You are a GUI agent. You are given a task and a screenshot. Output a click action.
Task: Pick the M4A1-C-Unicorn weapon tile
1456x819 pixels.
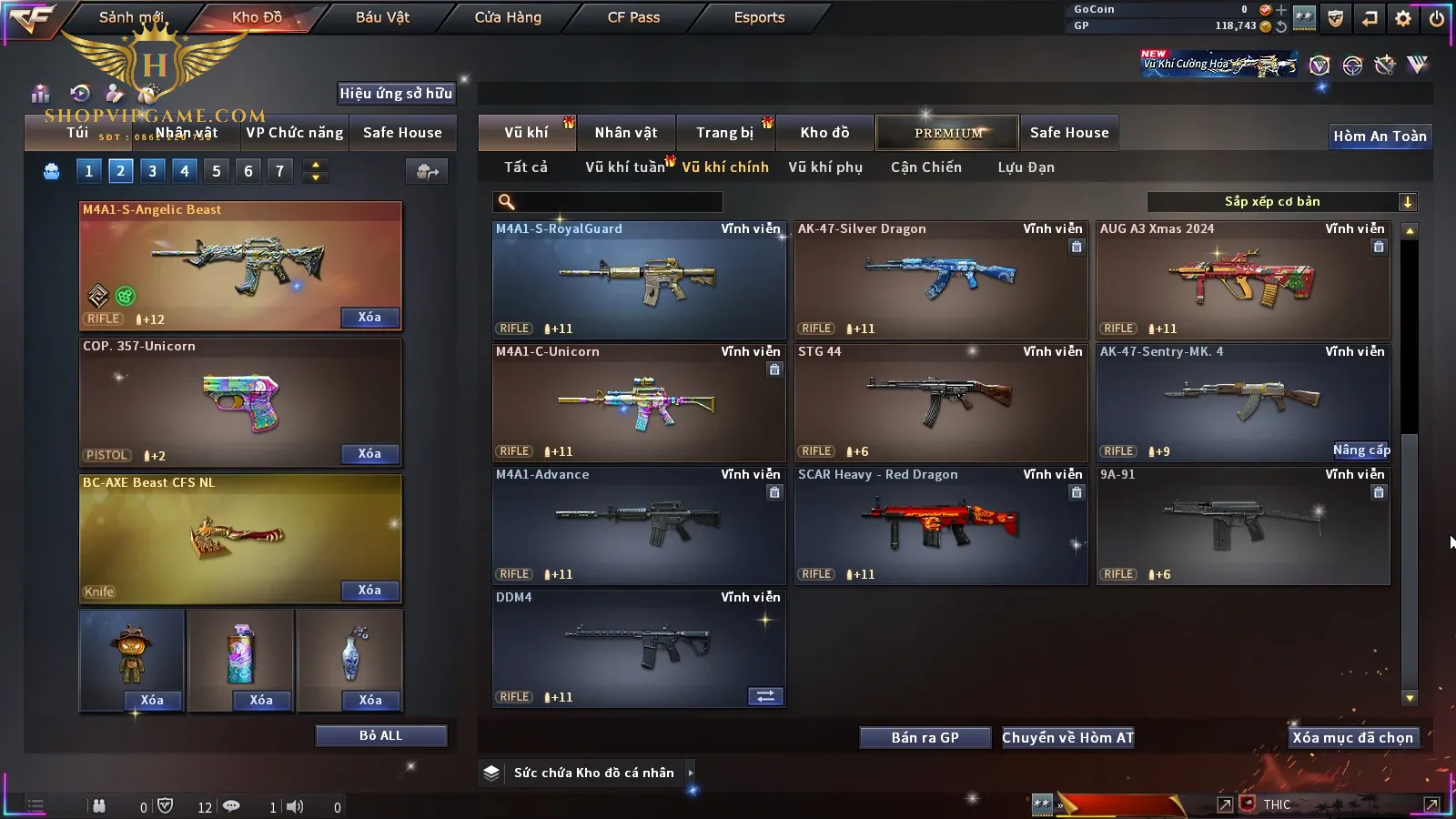point(638,402)
